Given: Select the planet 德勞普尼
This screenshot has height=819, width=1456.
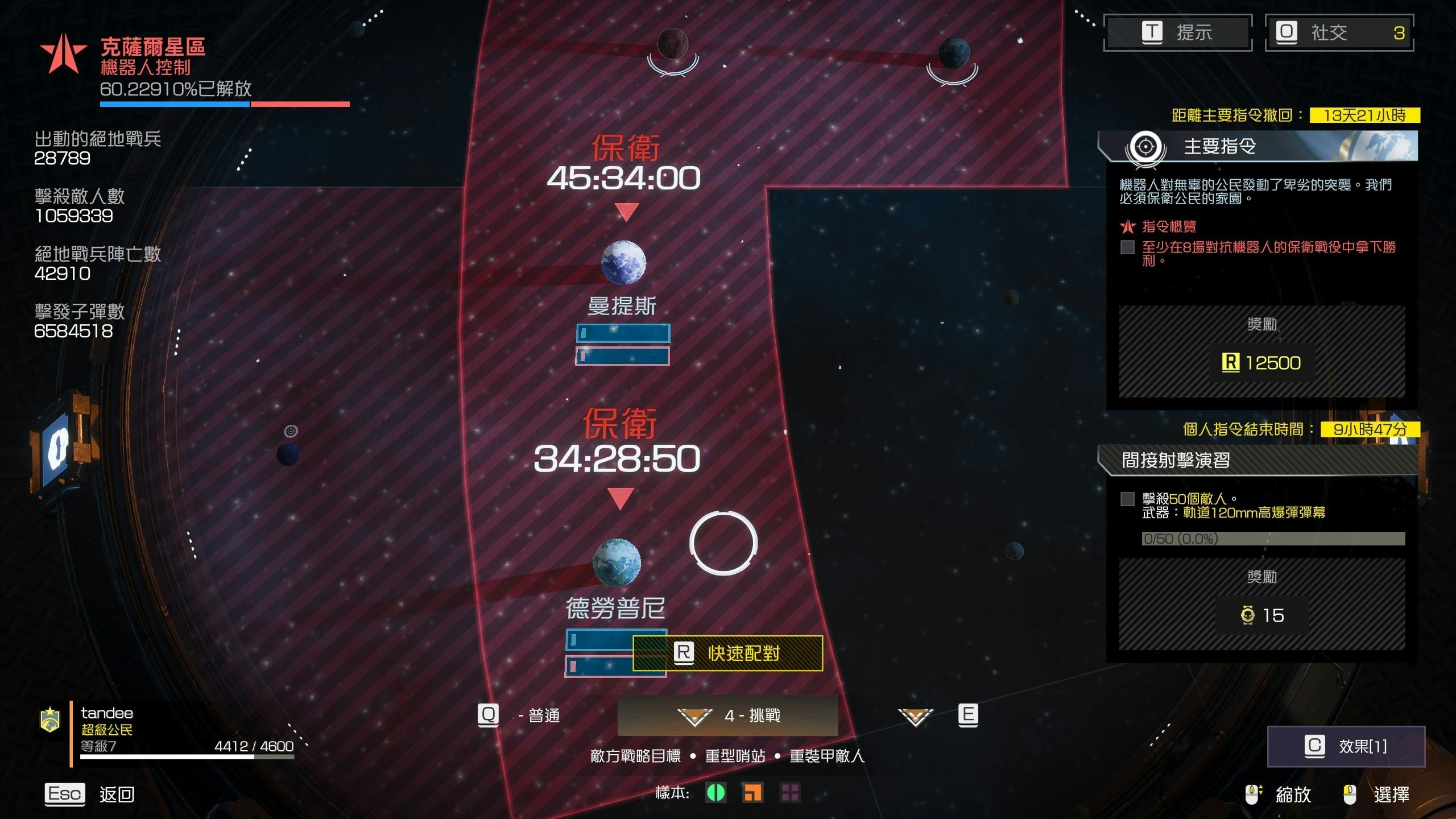Looking at the screenshot, I should pyautogui.click(x=617, y=562).
